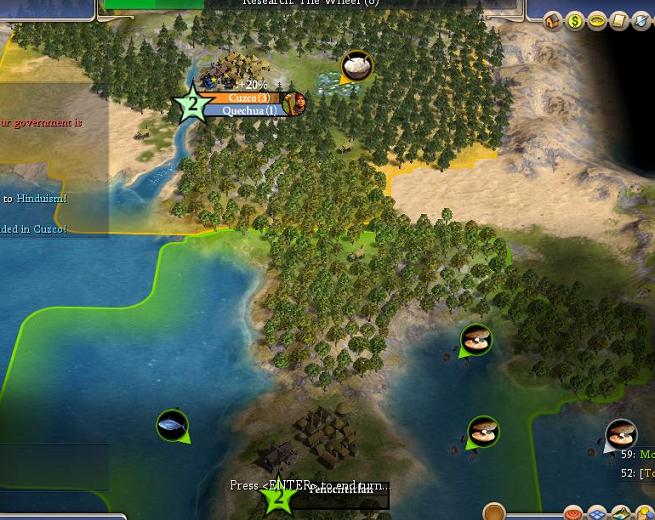Image resolution: width=655 pixels, height=520 pixels.
Task: Open the domestic advisor house icon
Action: [553, 21]
